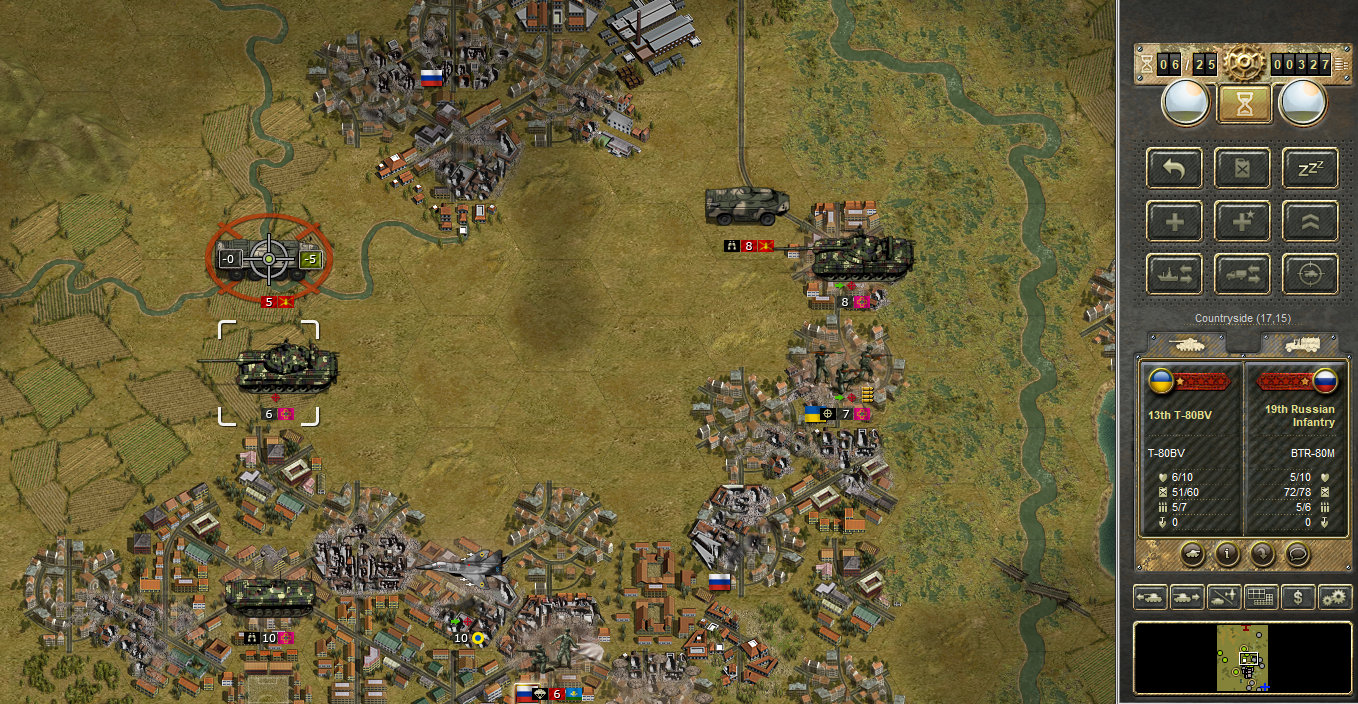The image size is (1358, 704).
Task: Put the unit to sleep (ZZZ button)
Action: 1310,168
